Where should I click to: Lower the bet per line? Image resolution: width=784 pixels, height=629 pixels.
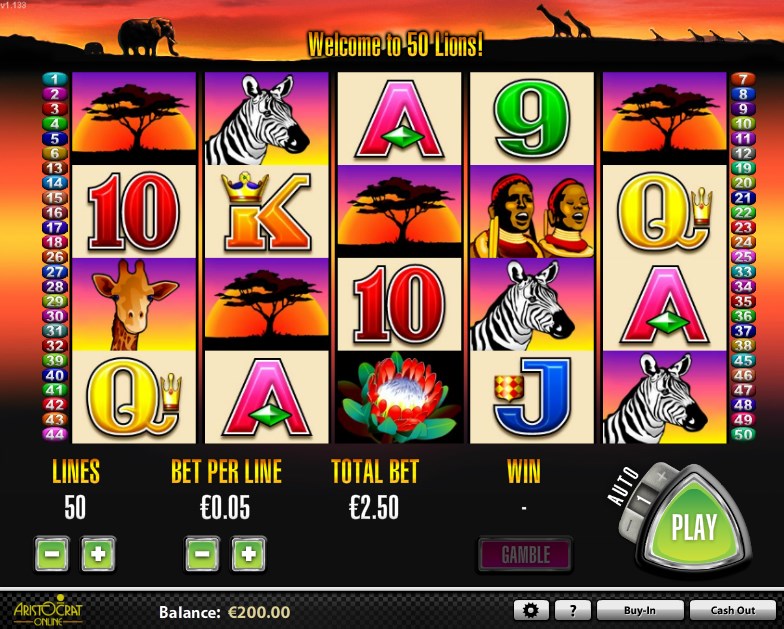point(202,553)
